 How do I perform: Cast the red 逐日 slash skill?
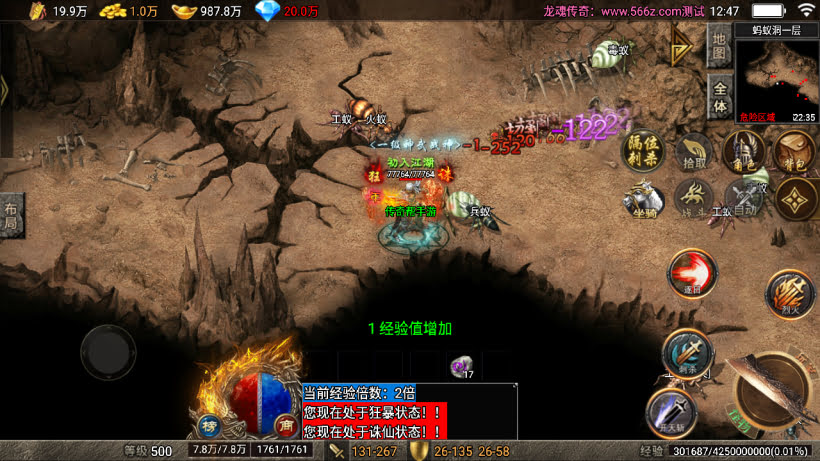(x=689, y=273)
